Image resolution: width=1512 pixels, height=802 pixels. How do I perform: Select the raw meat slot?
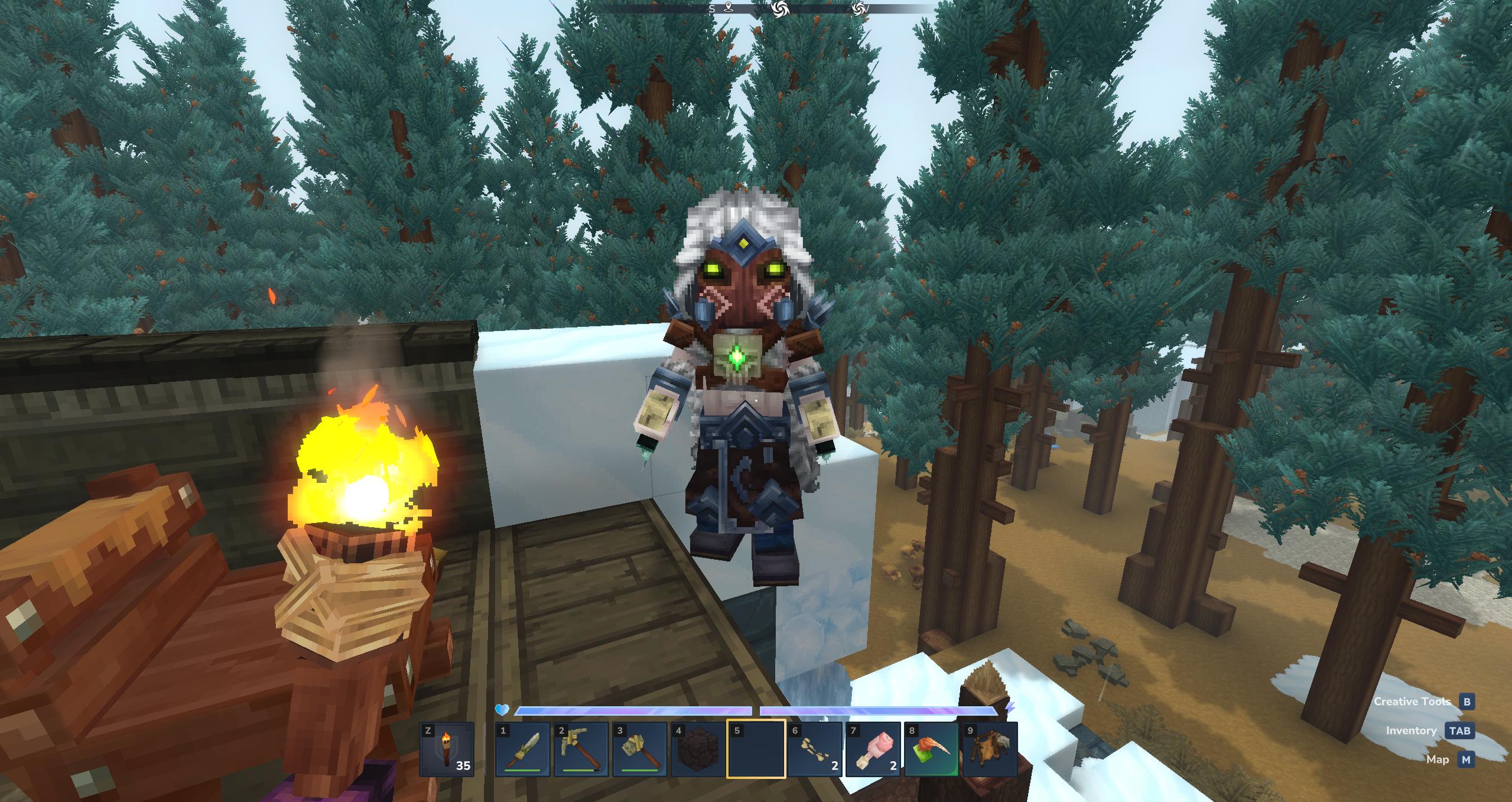pos(873,749)
